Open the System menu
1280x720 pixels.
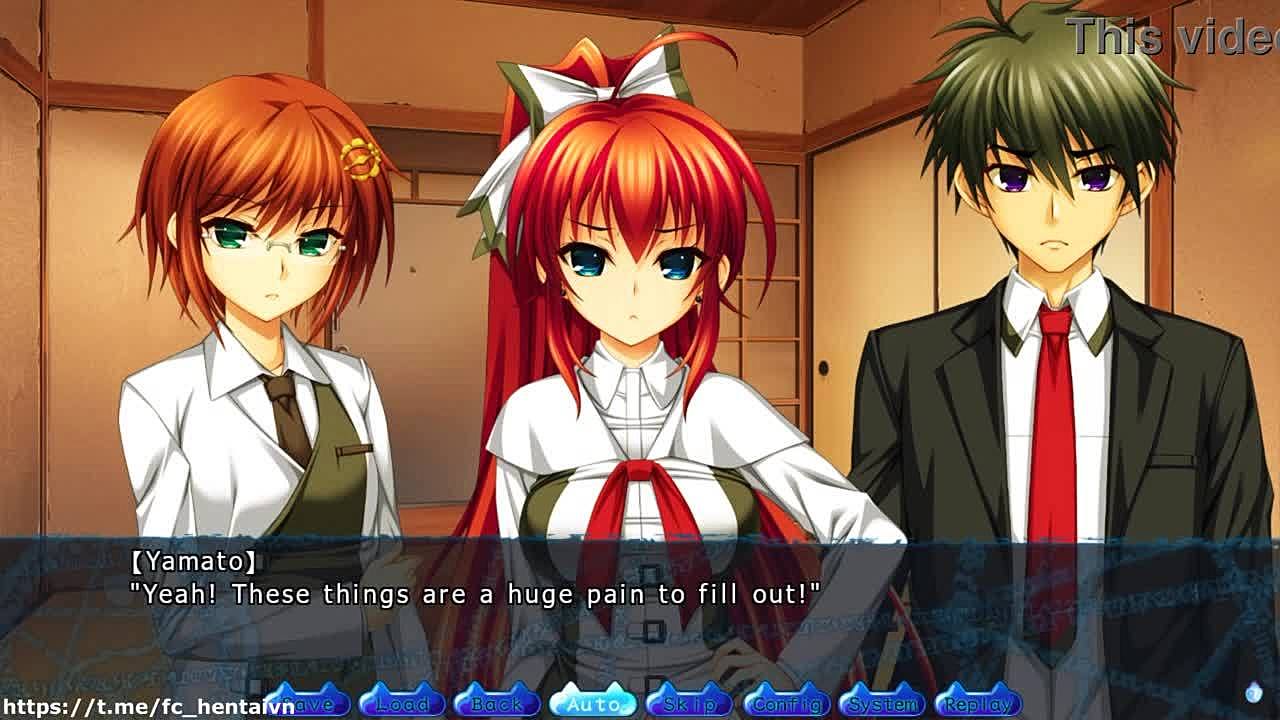882,703
